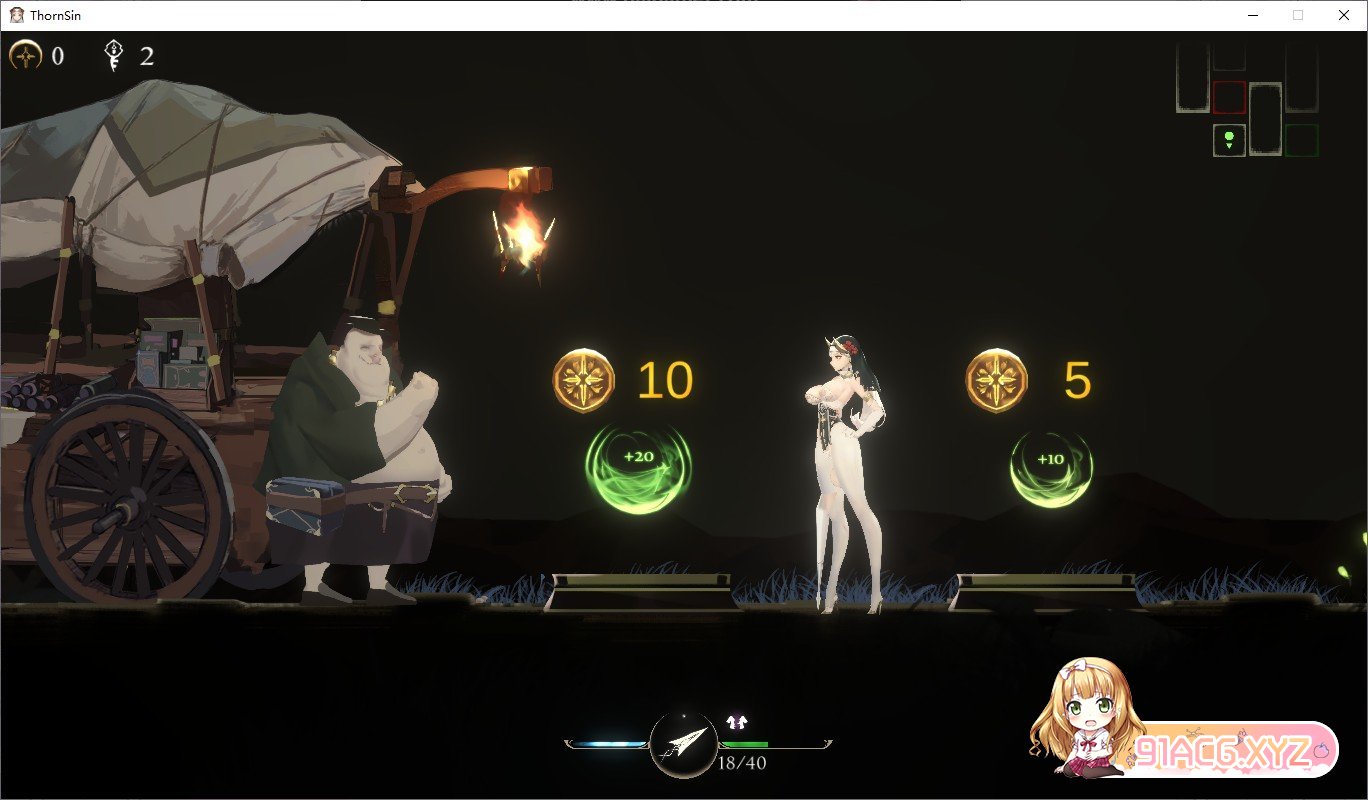This screenshot has height=800, width=1368.
Task: Click the white key emblem beside the 2
Action: coord(113,55)
